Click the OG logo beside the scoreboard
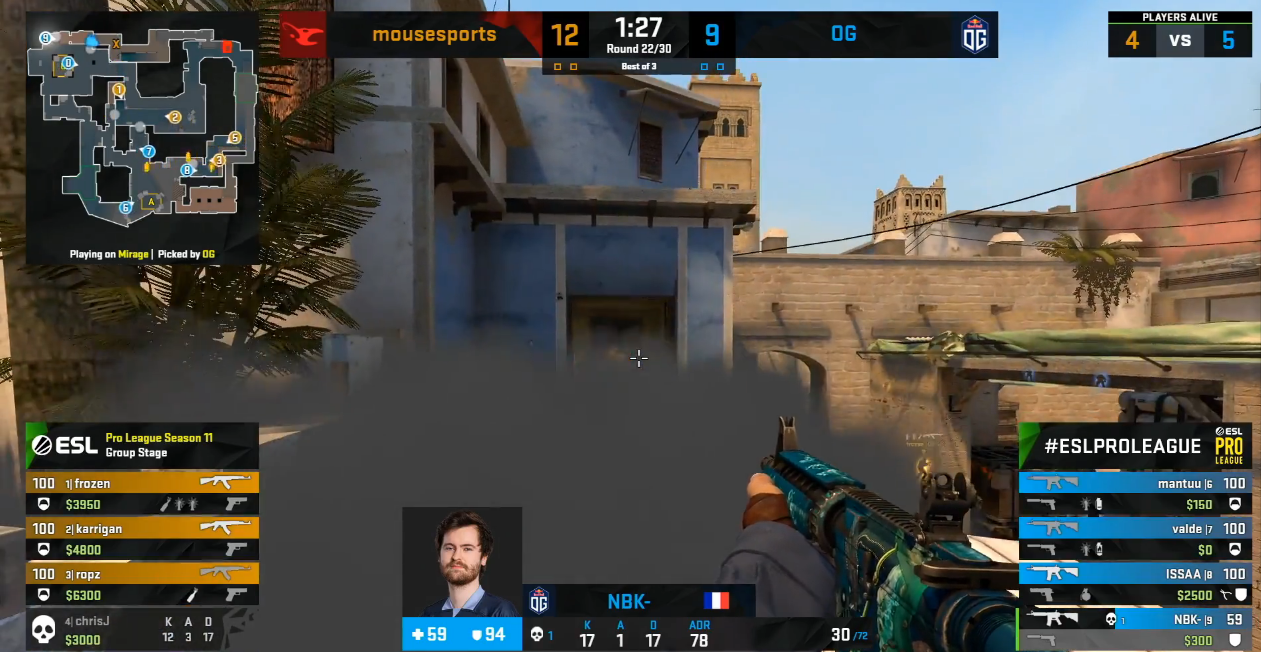 pyautogui.click(x=974, y=36)
